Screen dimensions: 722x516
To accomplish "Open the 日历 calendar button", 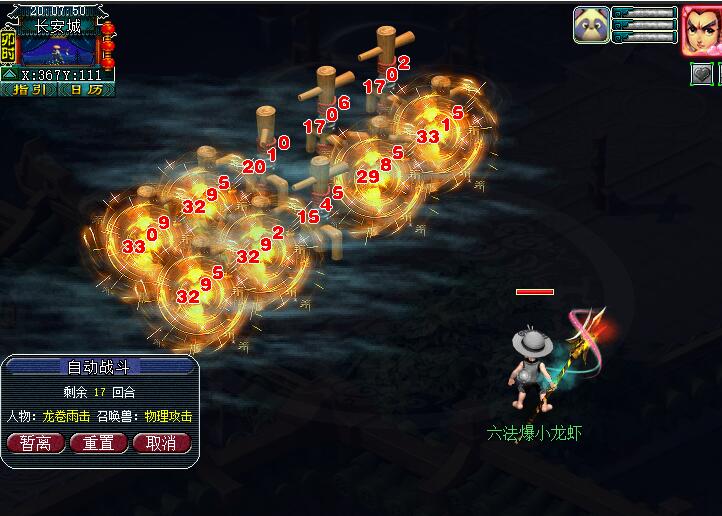I will click(x=86, y=89).
